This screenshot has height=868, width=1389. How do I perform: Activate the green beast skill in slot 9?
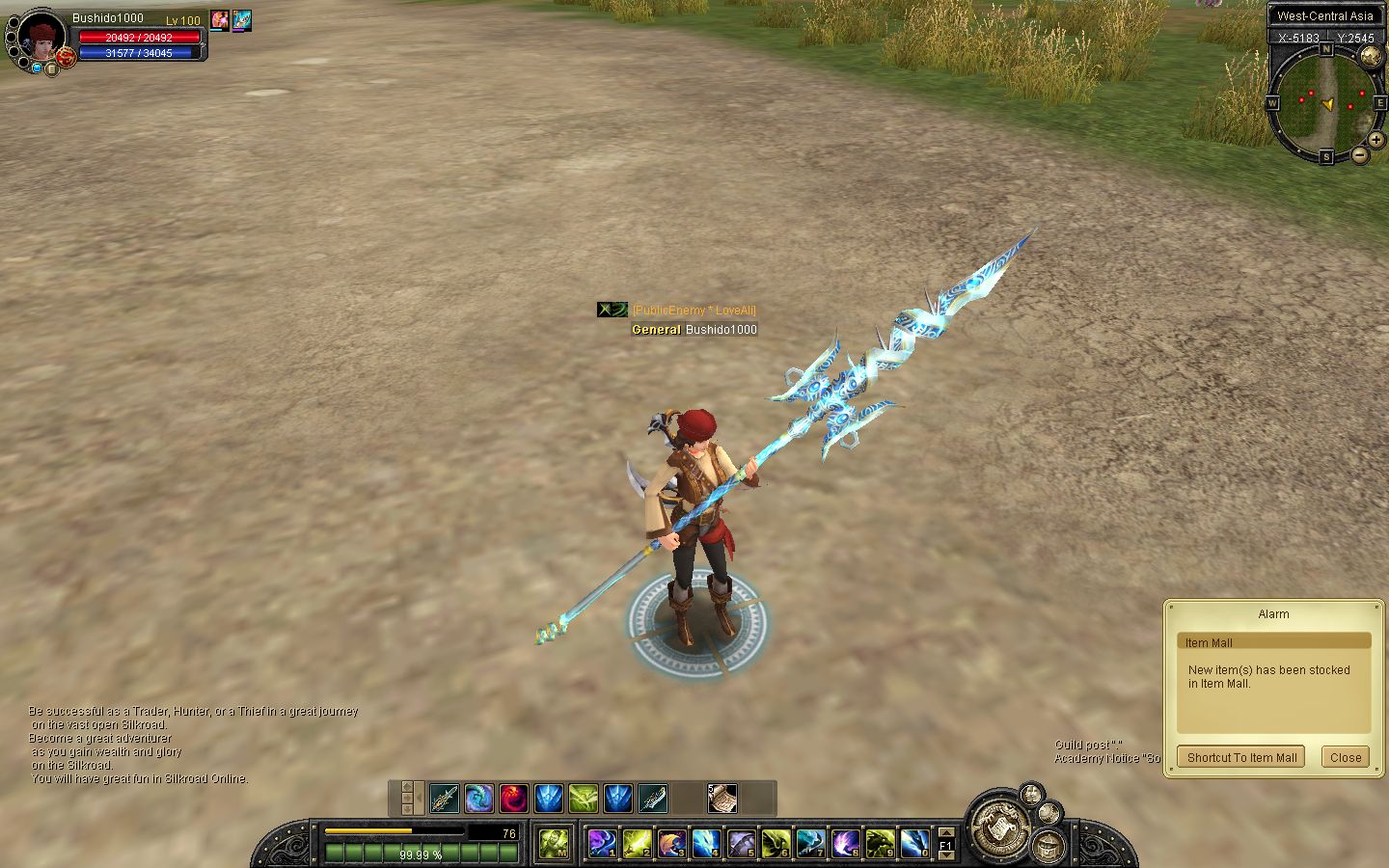879,844
